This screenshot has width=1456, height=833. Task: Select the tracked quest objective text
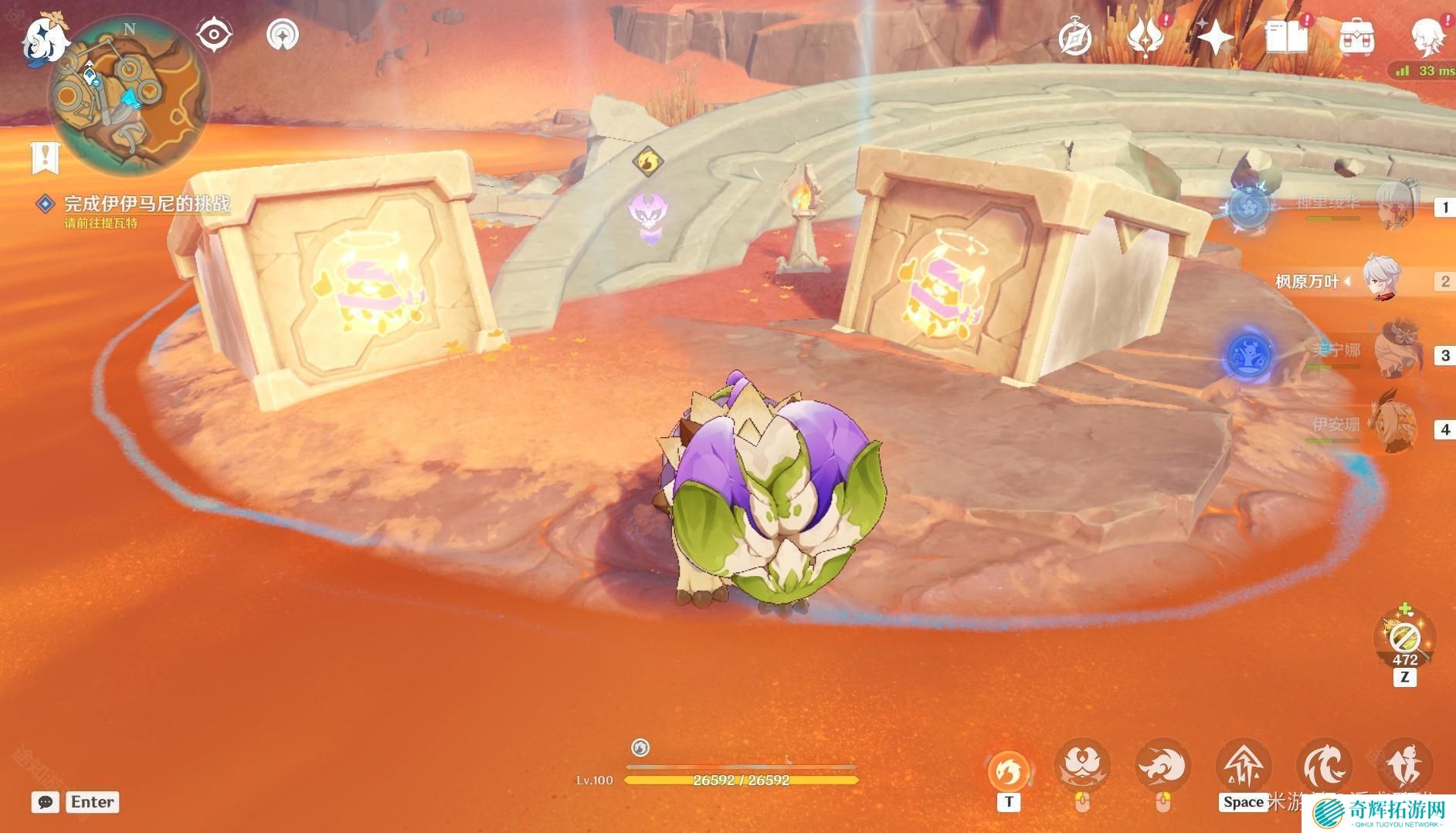(x=146, y=204)
